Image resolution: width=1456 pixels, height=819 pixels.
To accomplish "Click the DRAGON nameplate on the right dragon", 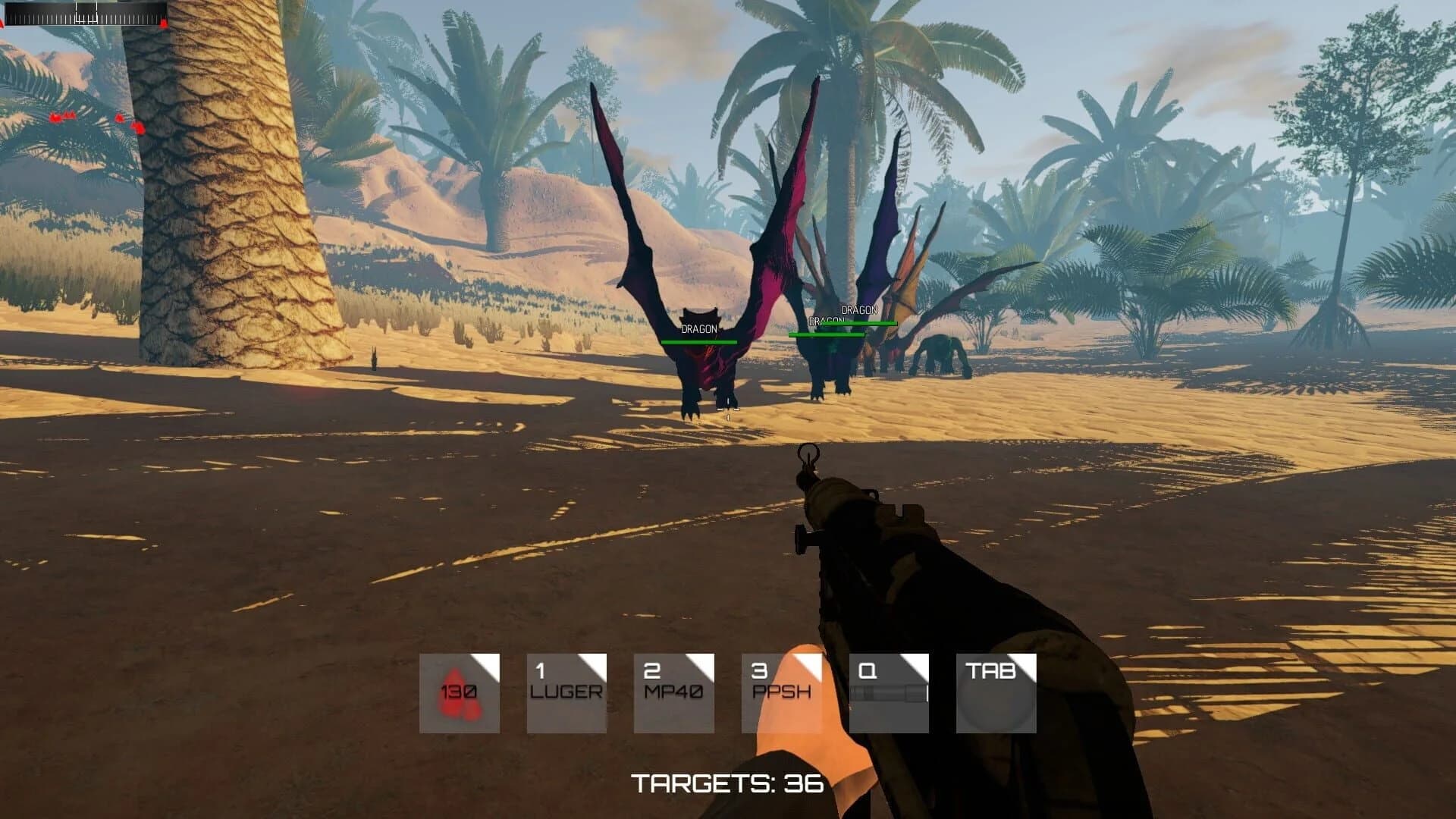I will 858,309.
